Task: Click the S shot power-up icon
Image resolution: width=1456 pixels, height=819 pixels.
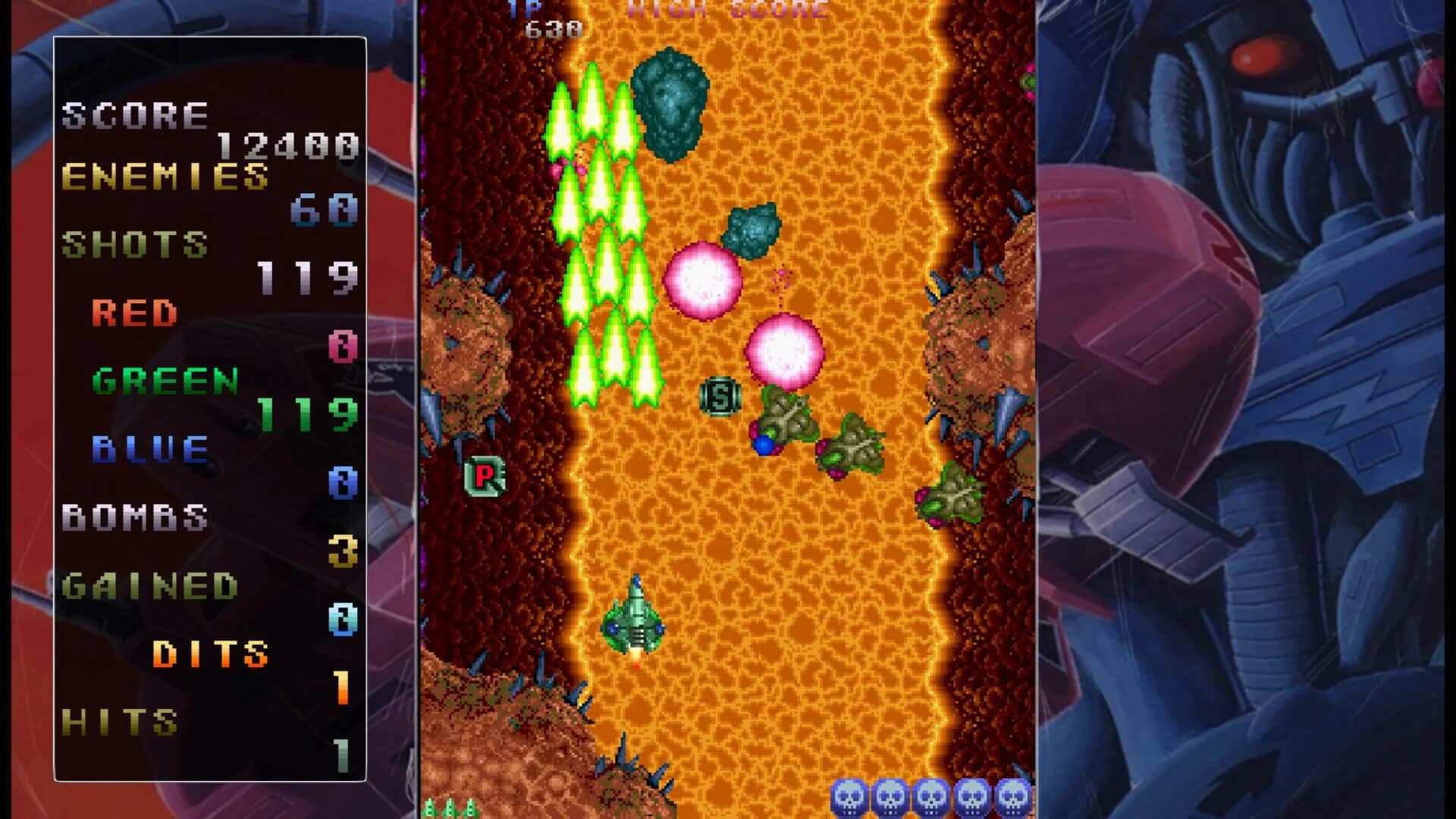Action: [721, 396]
